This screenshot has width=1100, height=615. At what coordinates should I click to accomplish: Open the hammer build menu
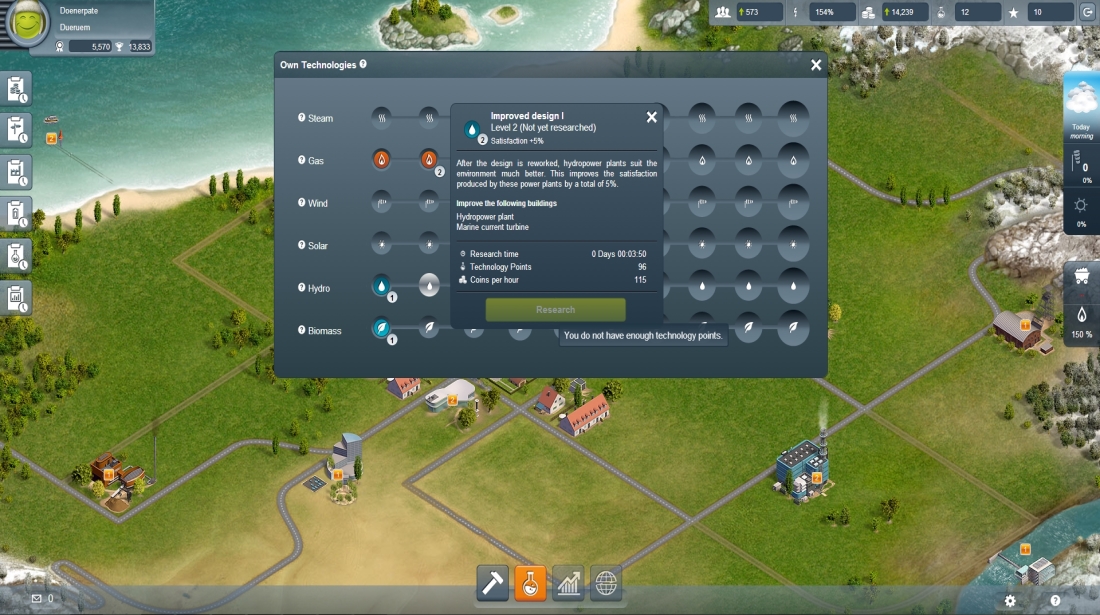tap(492, 582)
